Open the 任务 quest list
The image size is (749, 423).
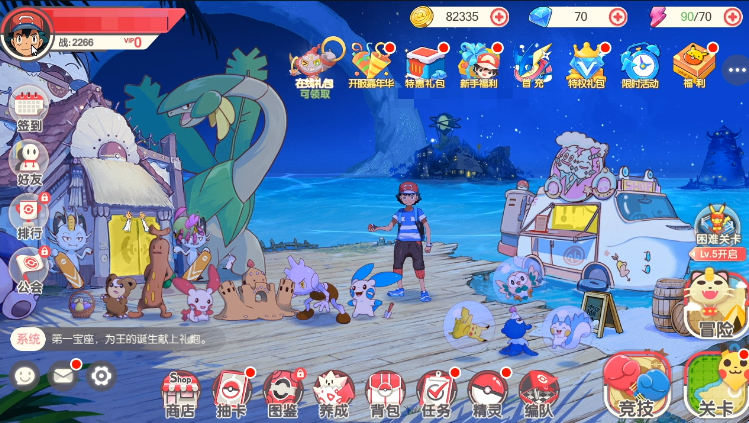[436, 393]
